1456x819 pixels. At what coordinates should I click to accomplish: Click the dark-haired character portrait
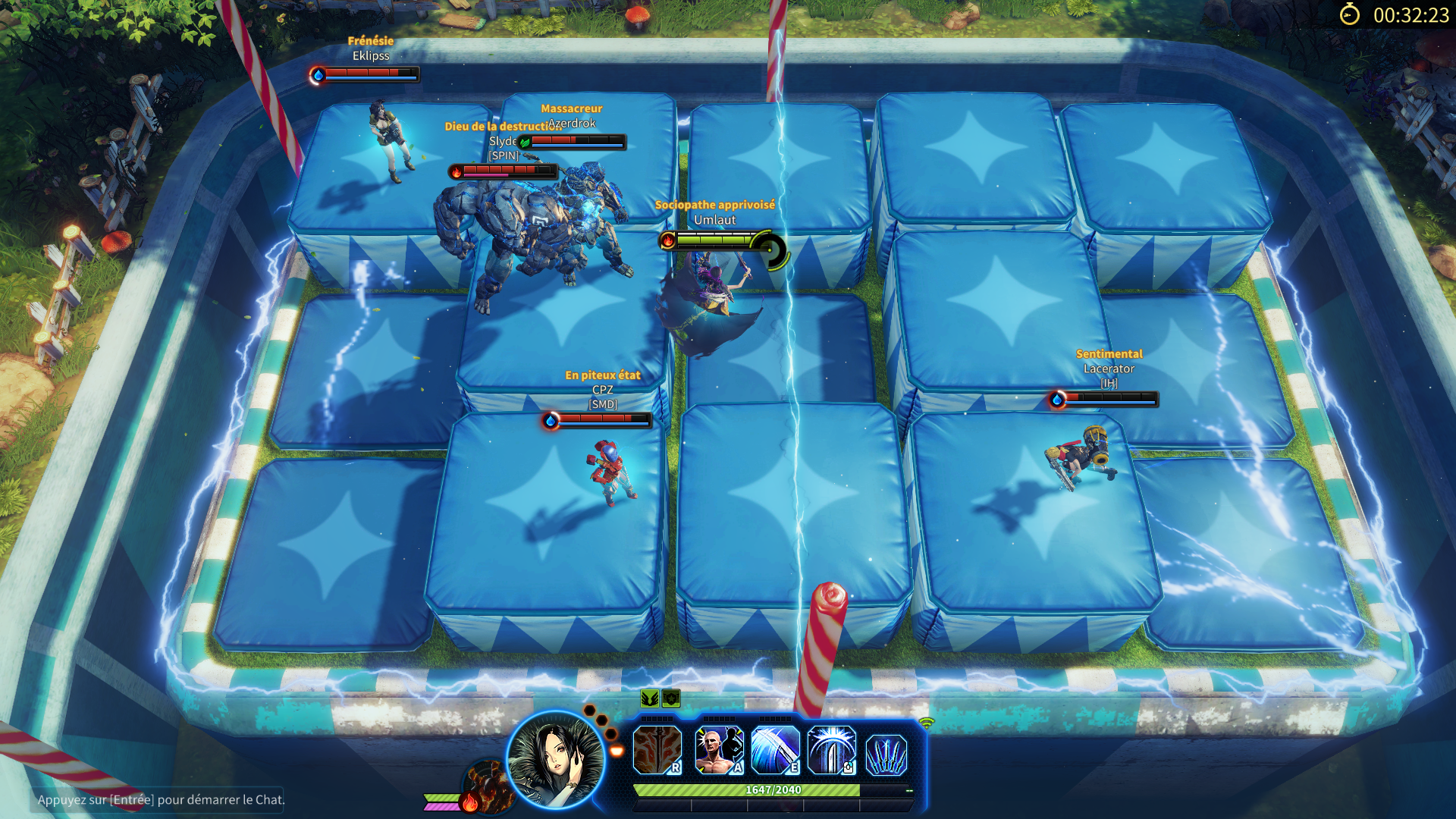click(556, 759)
